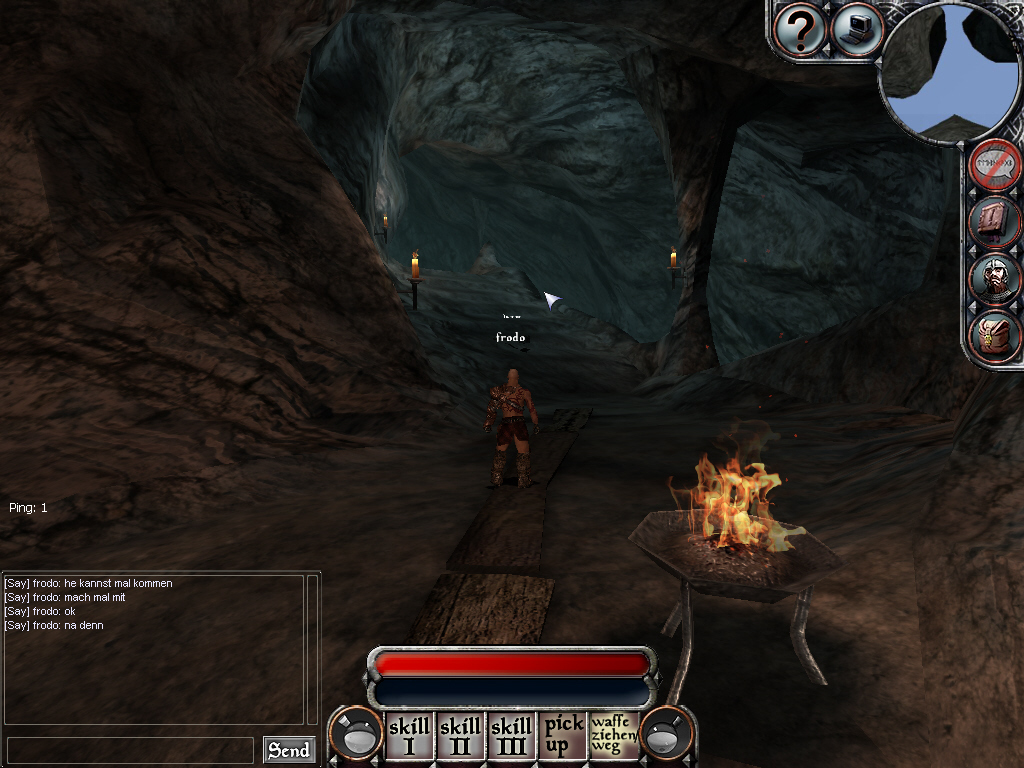Activate the skill II slot
Screen dimensions: 1024x768
(x=461, y=736)
